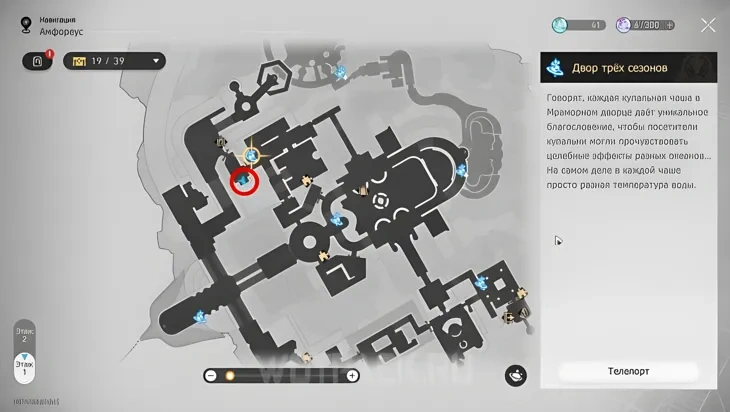730x412 pixels.
Task: Select the space anchor on the map's top edge
Action: click(340, 72)
